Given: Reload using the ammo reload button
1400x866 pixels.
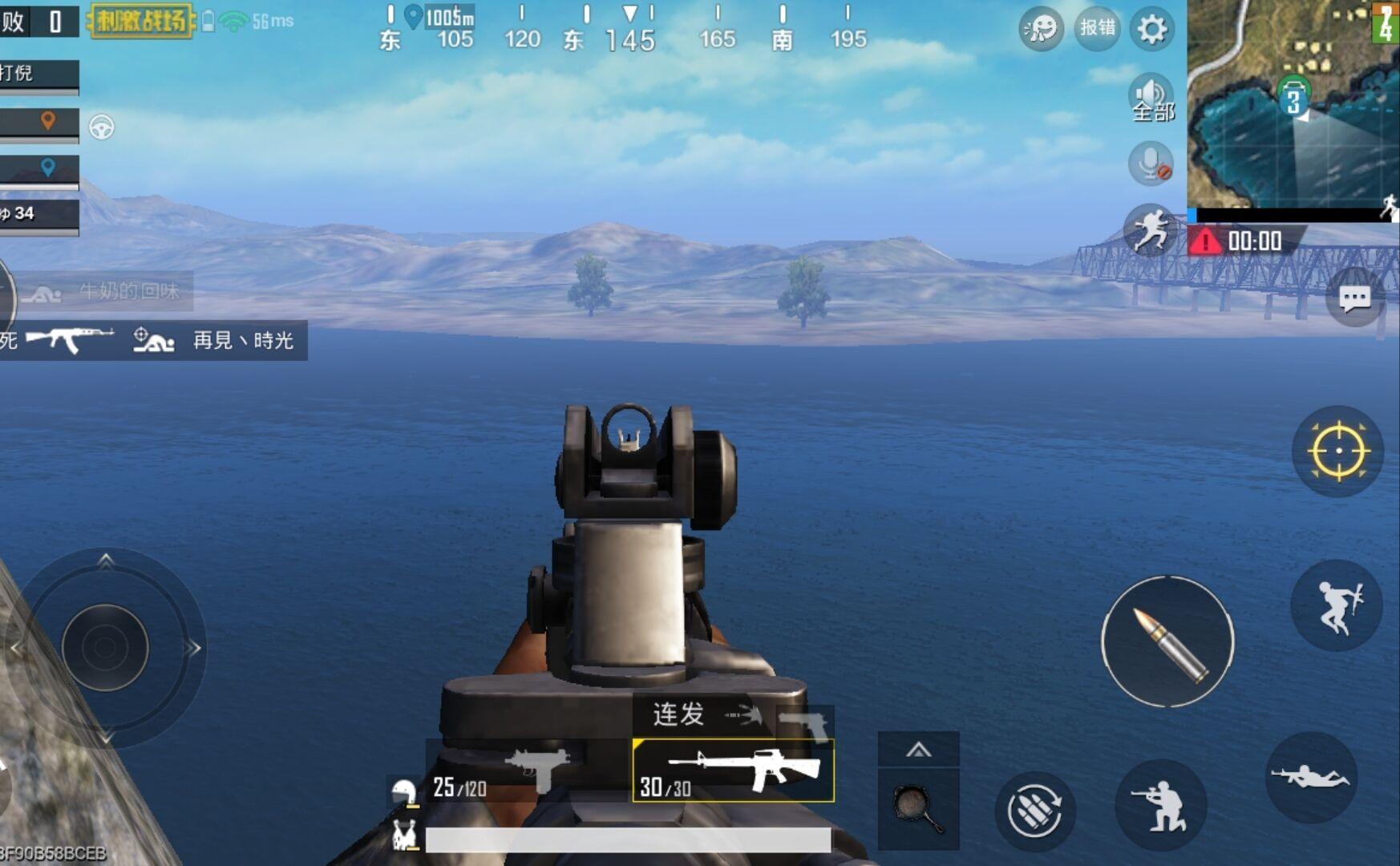Looking at the screenshot, I should coord(1034,811).
